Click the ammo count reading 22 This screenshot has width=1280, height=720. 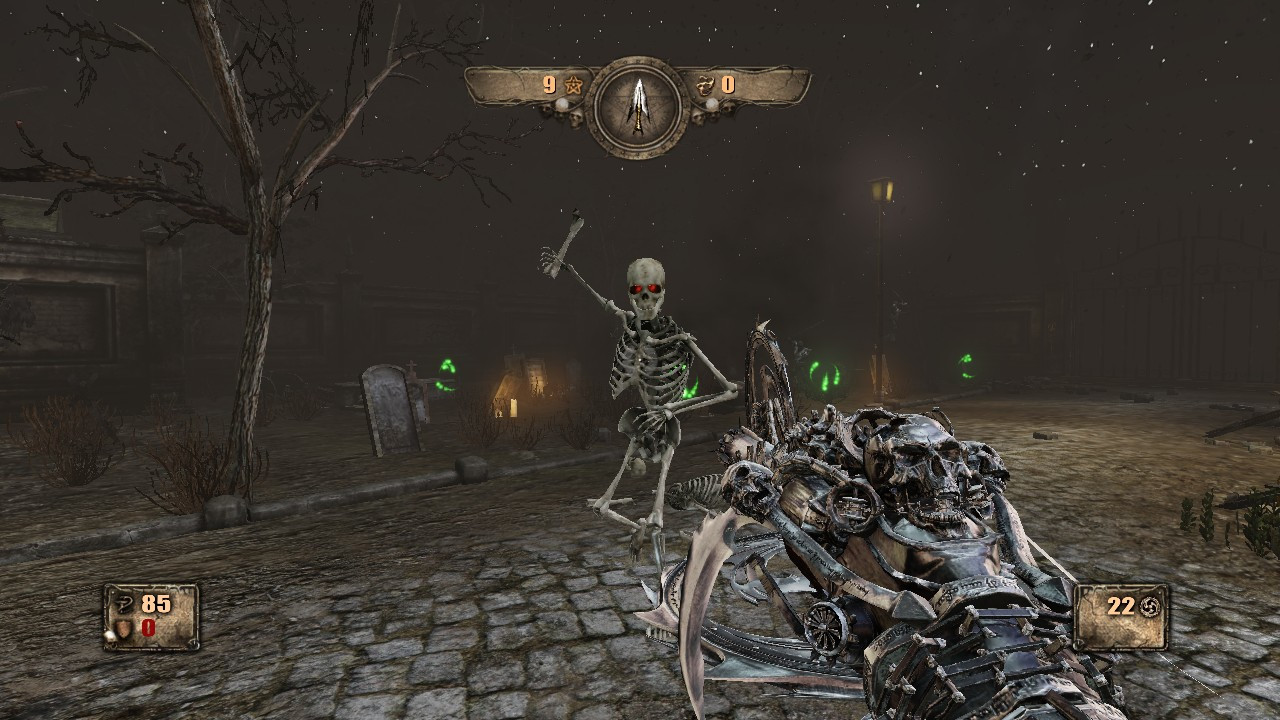[1120, 606]
